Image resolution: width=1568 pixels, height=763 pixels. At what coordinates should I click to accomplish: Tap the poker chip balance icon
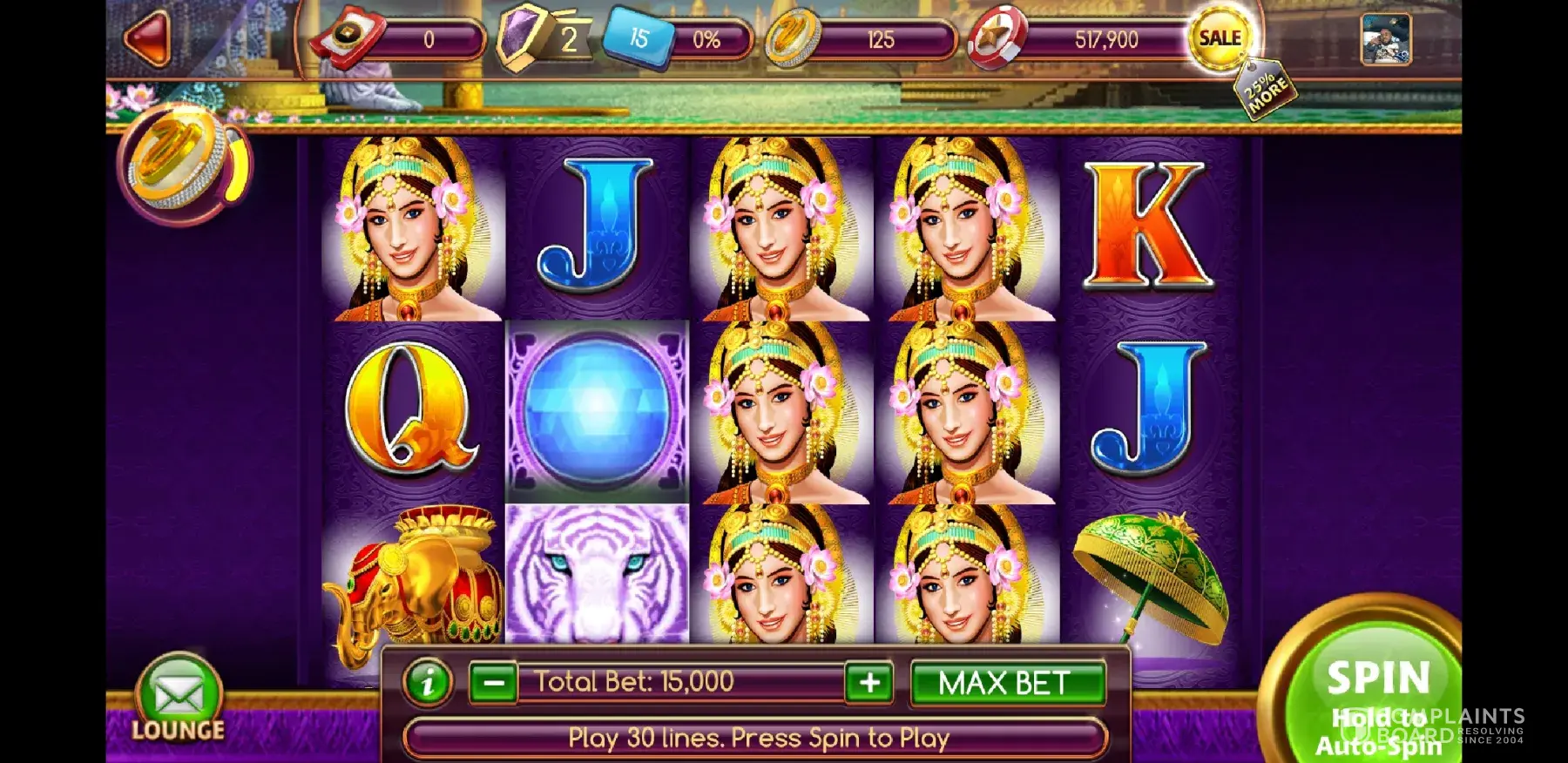997,40
